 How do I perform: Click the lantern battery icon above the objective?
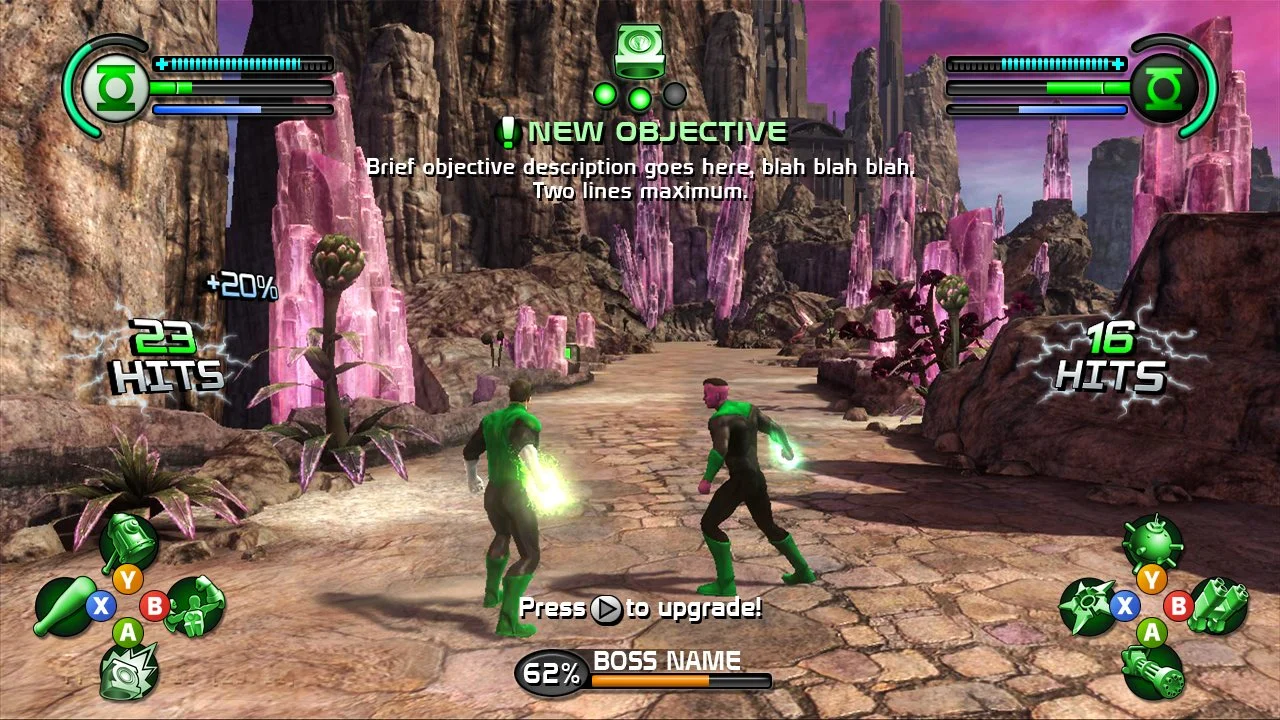(638, 50)
